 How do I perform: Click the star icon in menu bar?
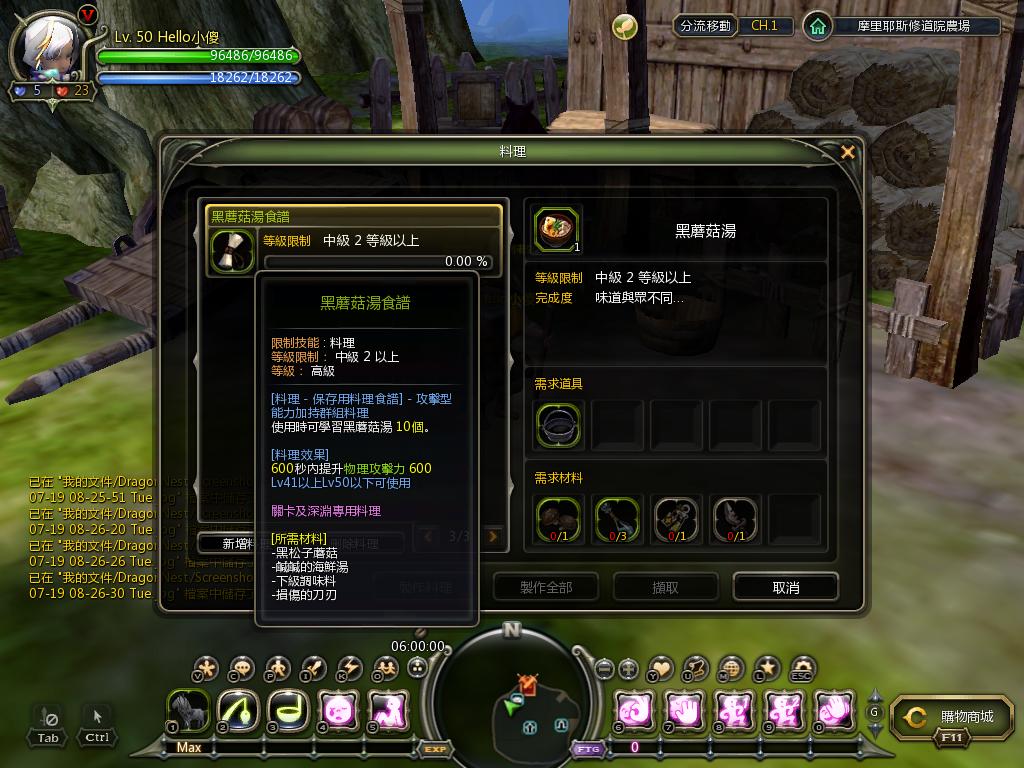767,668
